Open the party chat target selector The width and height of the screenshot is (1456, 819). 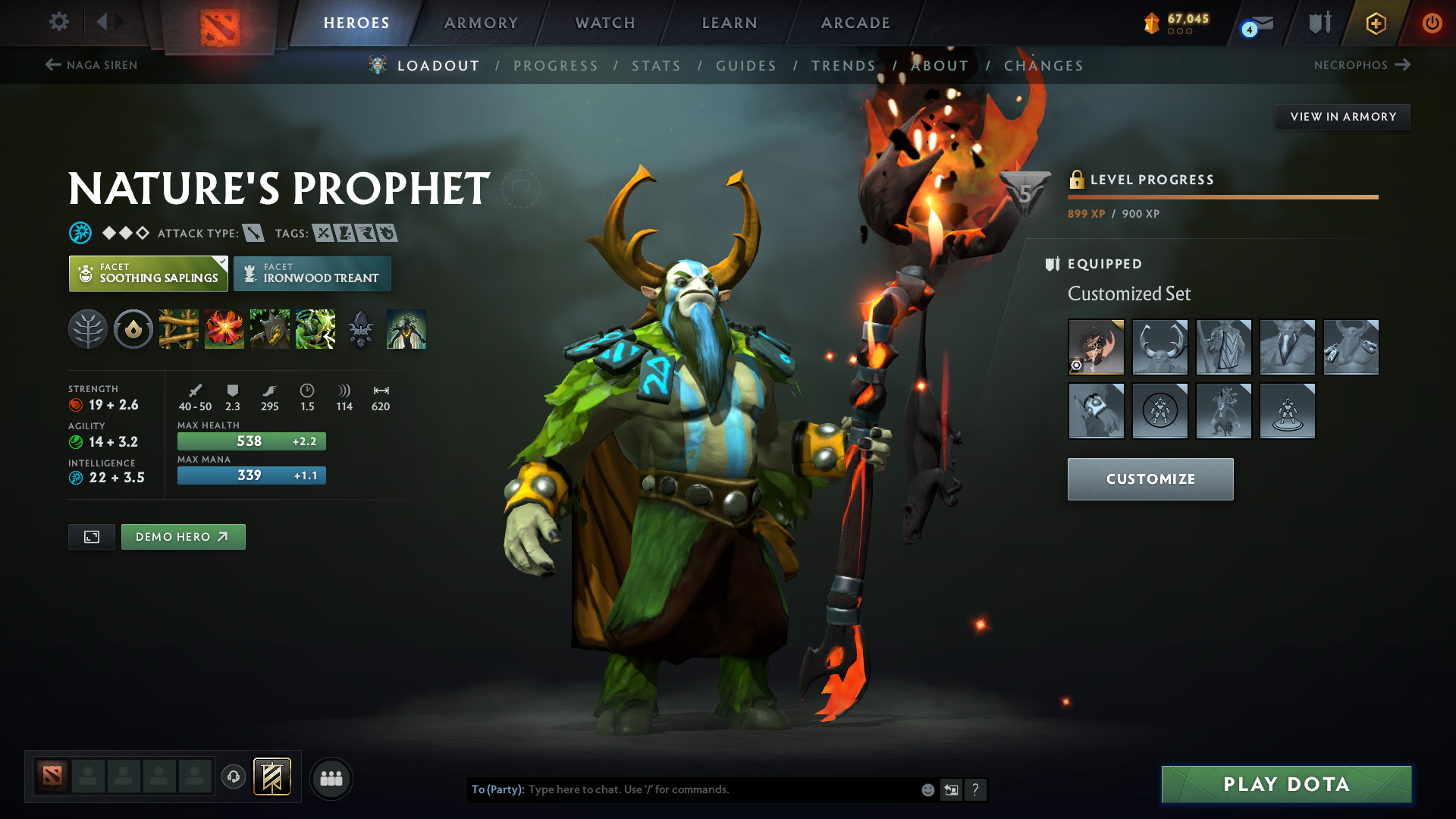point(496,789)
